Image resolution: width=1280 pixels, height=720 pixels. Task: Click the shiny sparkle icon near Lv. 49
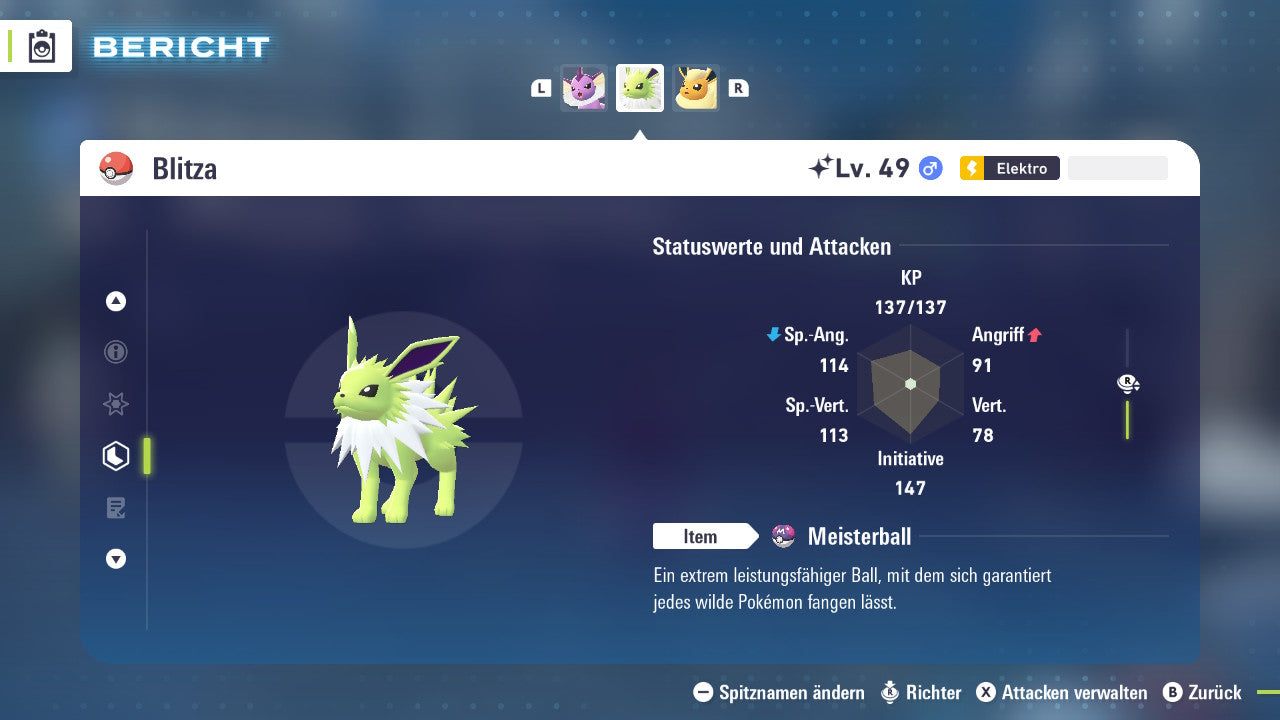click(x=821, y=166)
